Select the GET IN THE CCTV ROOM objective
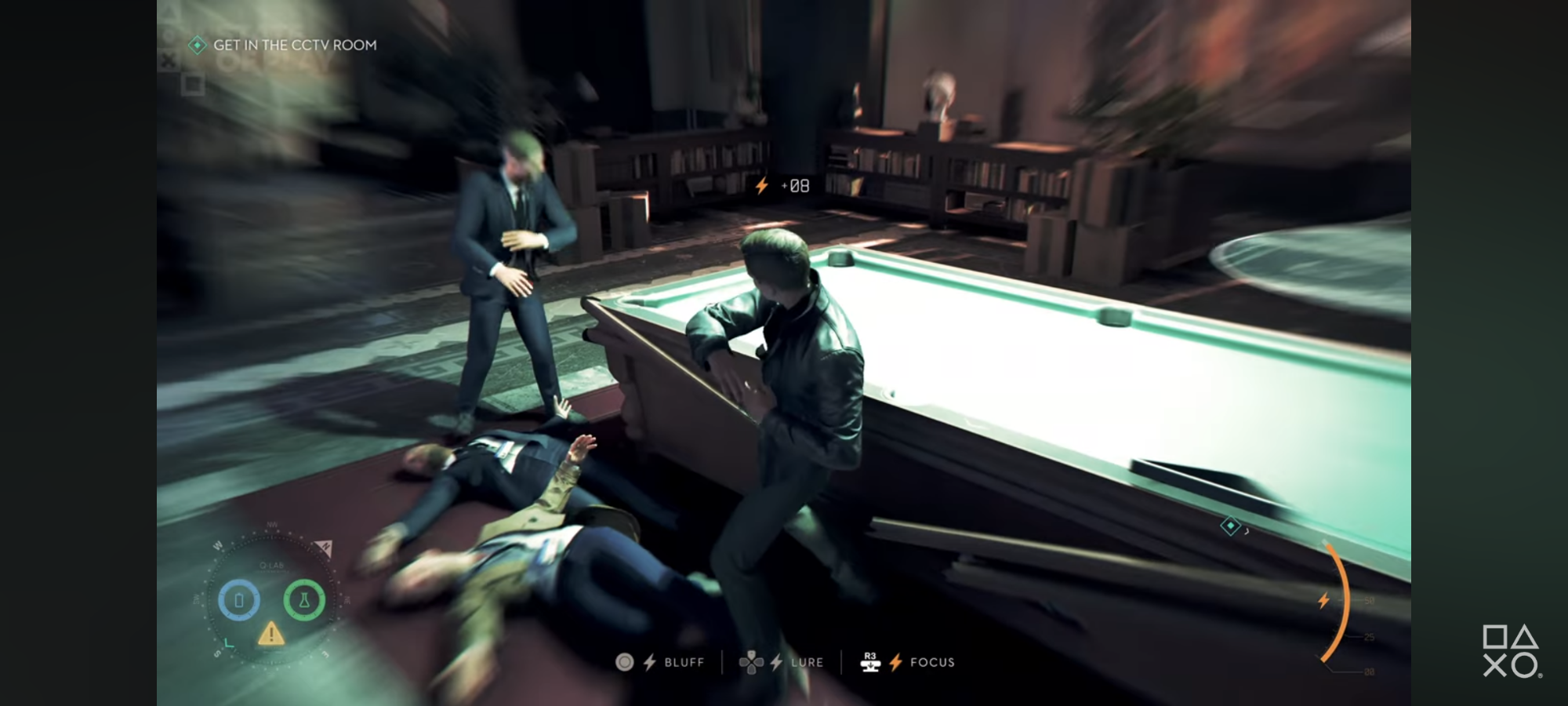 coord(294,45)
